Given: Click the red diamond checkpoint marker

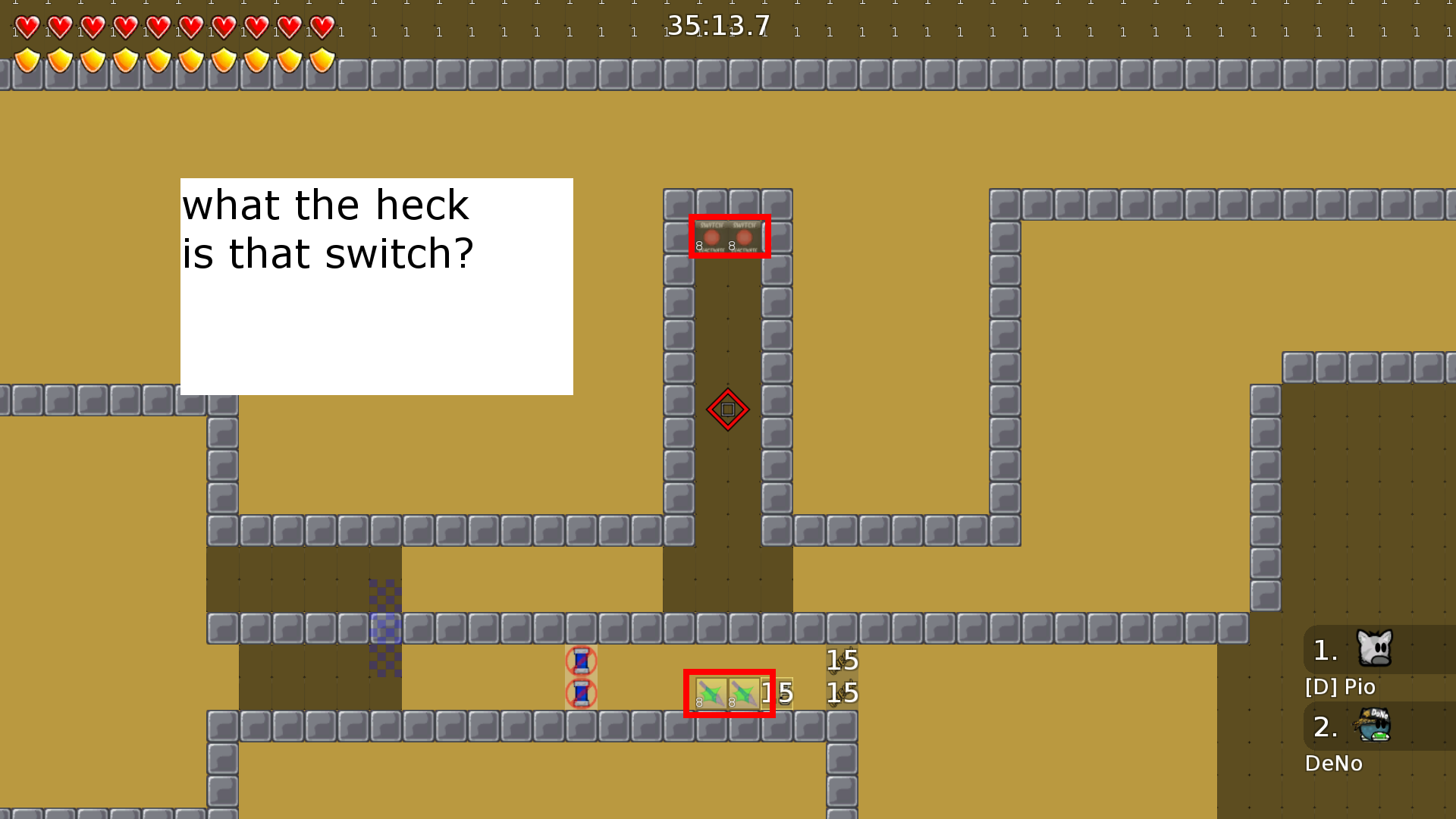Looking at the screenshot, I should (x=727, y=409).
